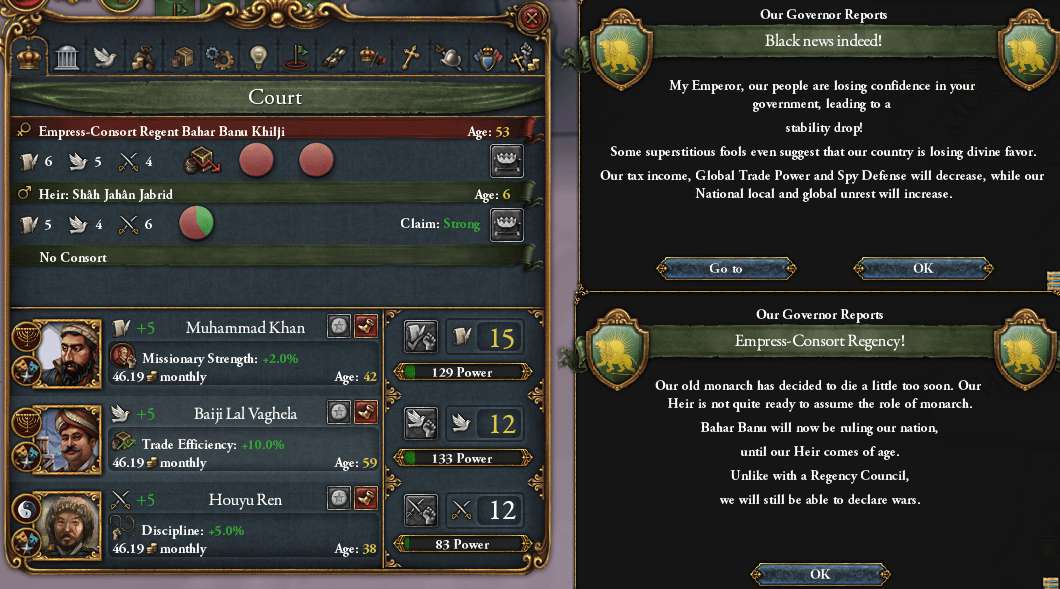The width and height of the screenshot is (1060, 589).
Task: Open the Government tab with the pillared building
Action: tap(67, 57)
